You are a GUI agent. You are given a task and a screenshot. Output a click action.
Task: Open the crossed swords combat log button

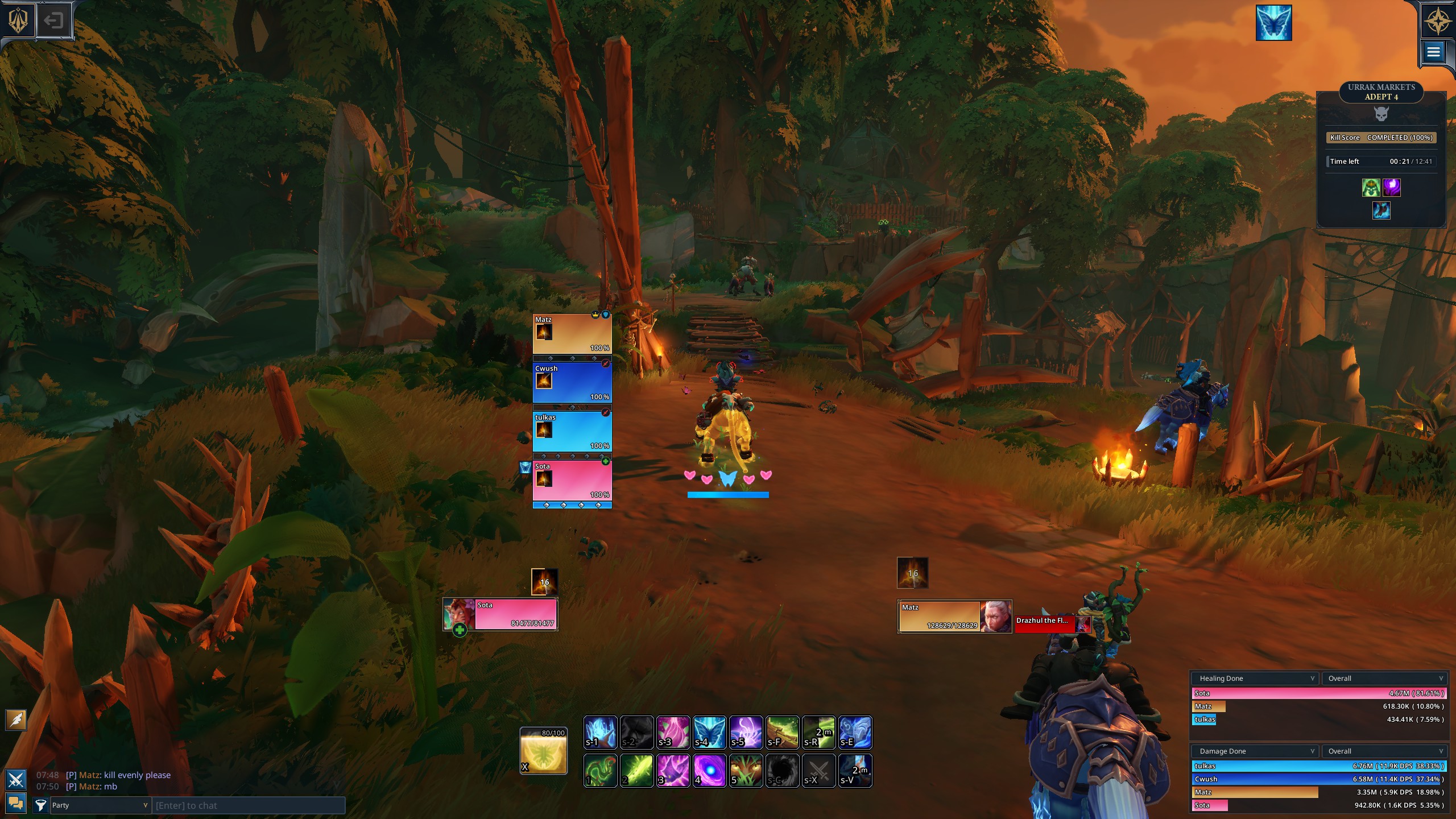(x=15, y=779)
